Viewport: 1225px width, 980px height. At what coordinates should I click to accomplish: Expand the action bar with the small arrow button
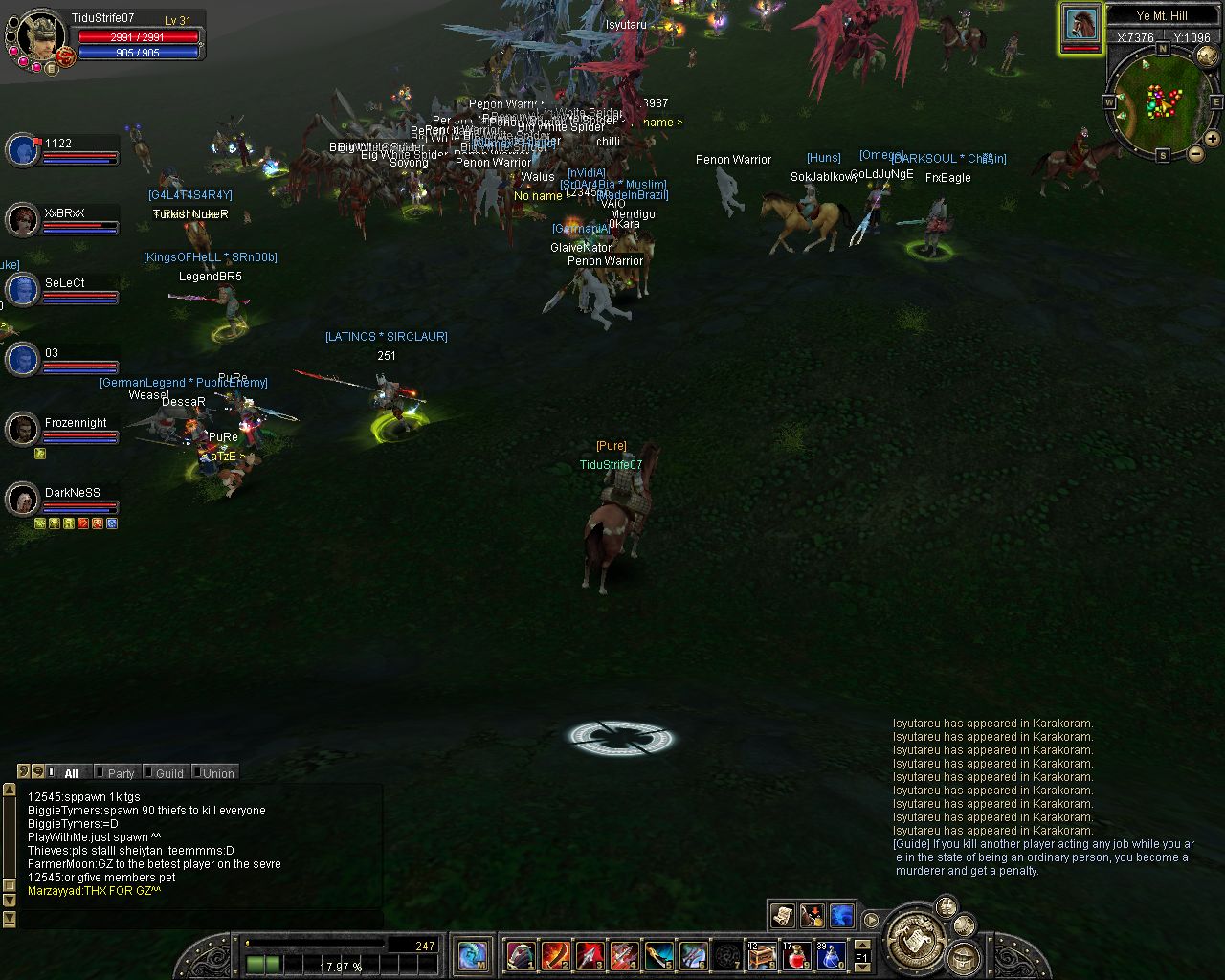point(872,920)
